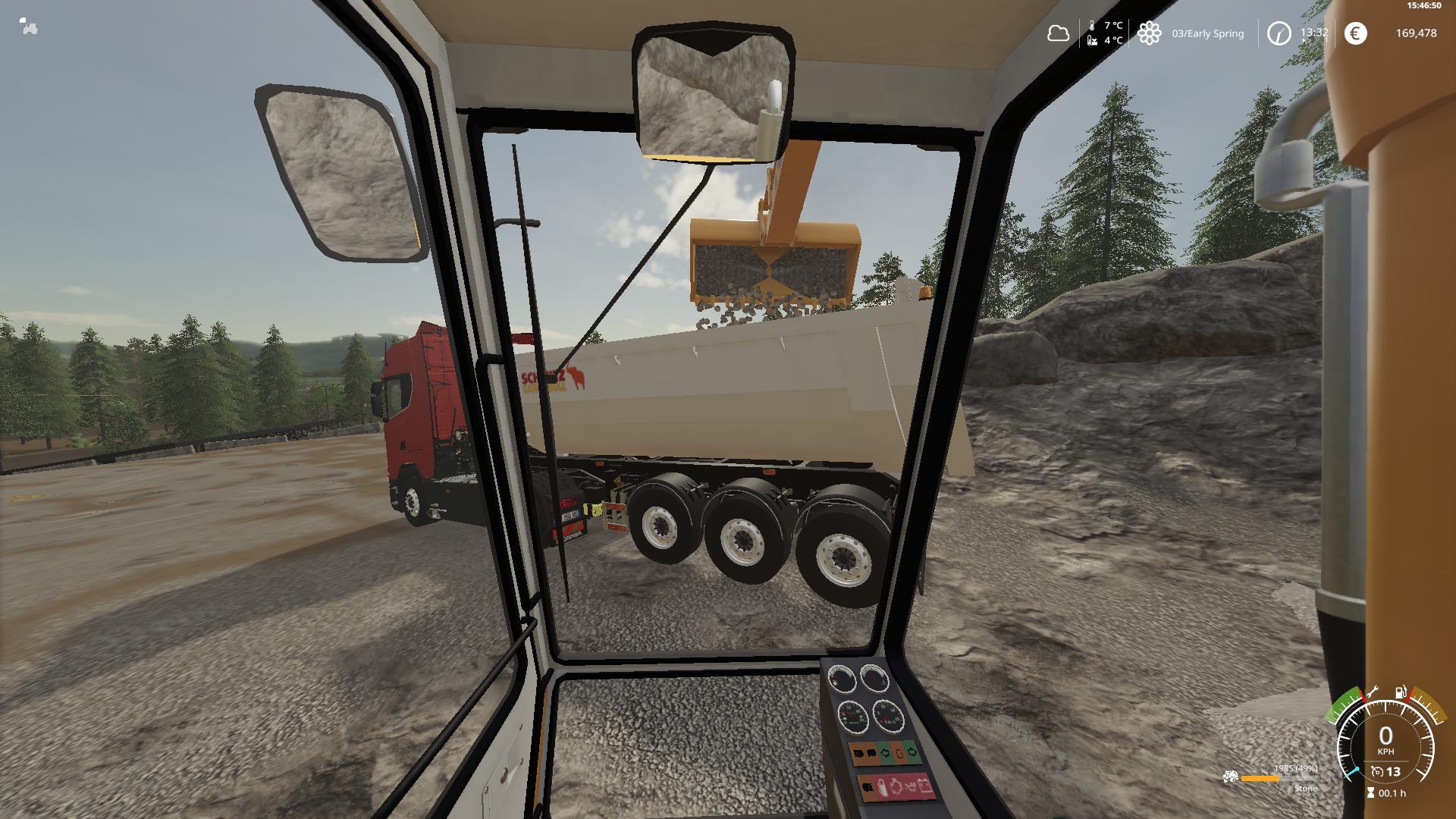This screenshot has width=1456, height=819.
Task: Click the game clock icon
Action: (x=1279, y=33)
